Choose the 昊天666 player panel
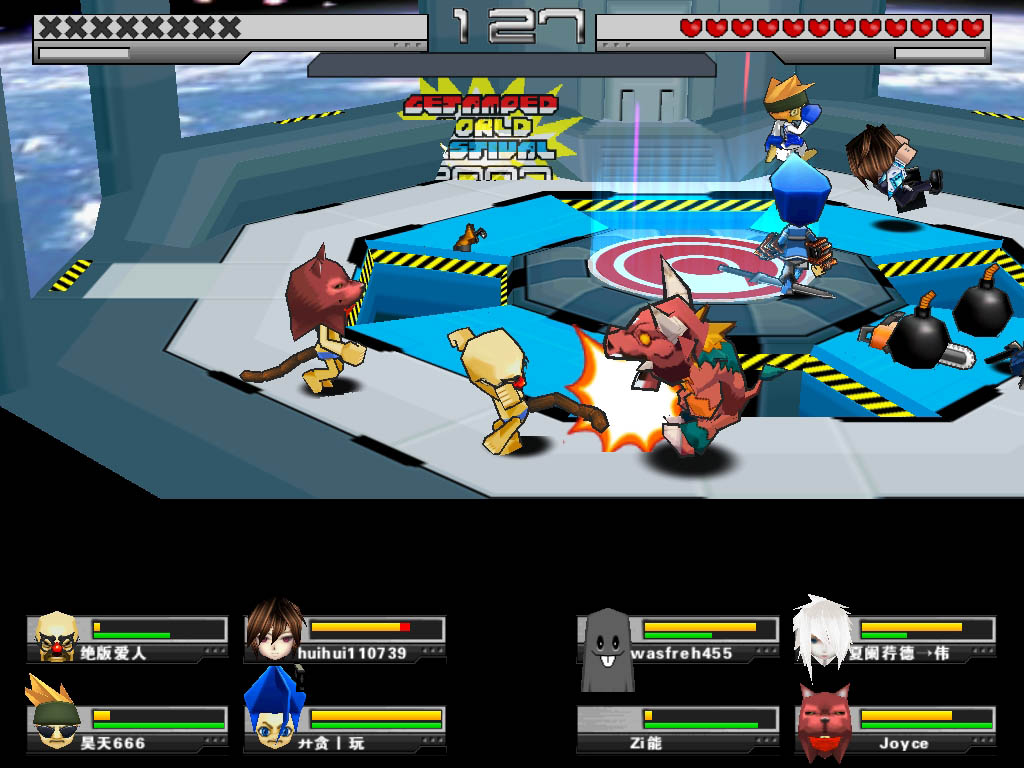Screen dimensions: 1024x768 [127, 729]
